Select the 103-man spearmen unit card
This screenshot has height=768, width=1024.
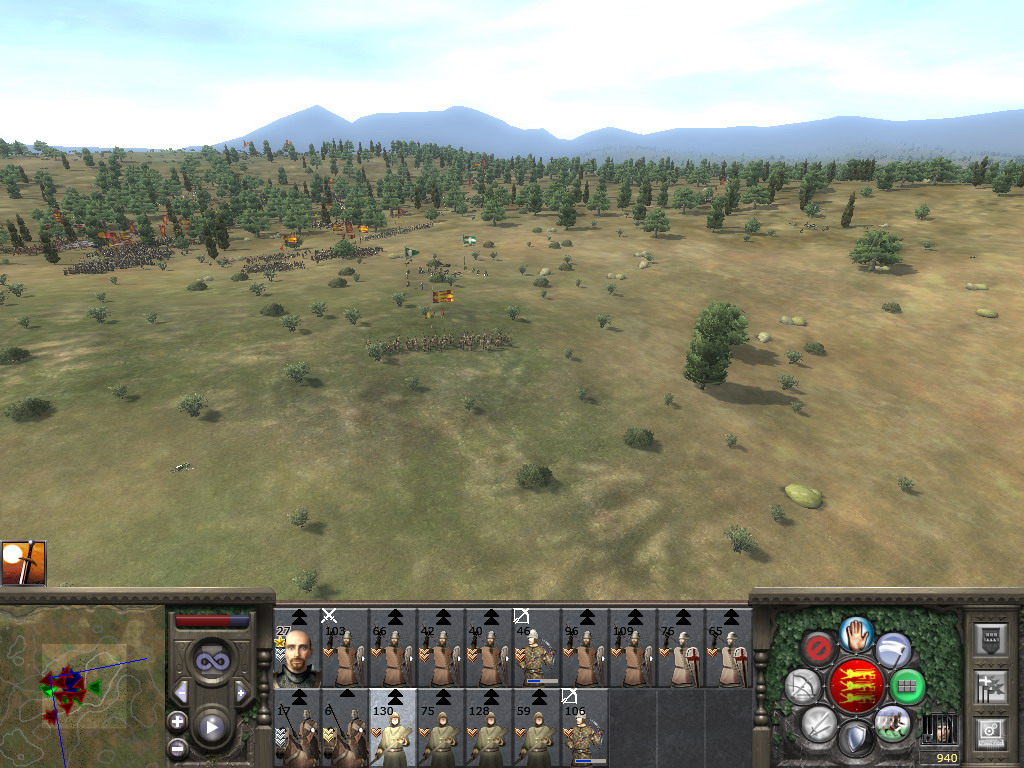345,648
